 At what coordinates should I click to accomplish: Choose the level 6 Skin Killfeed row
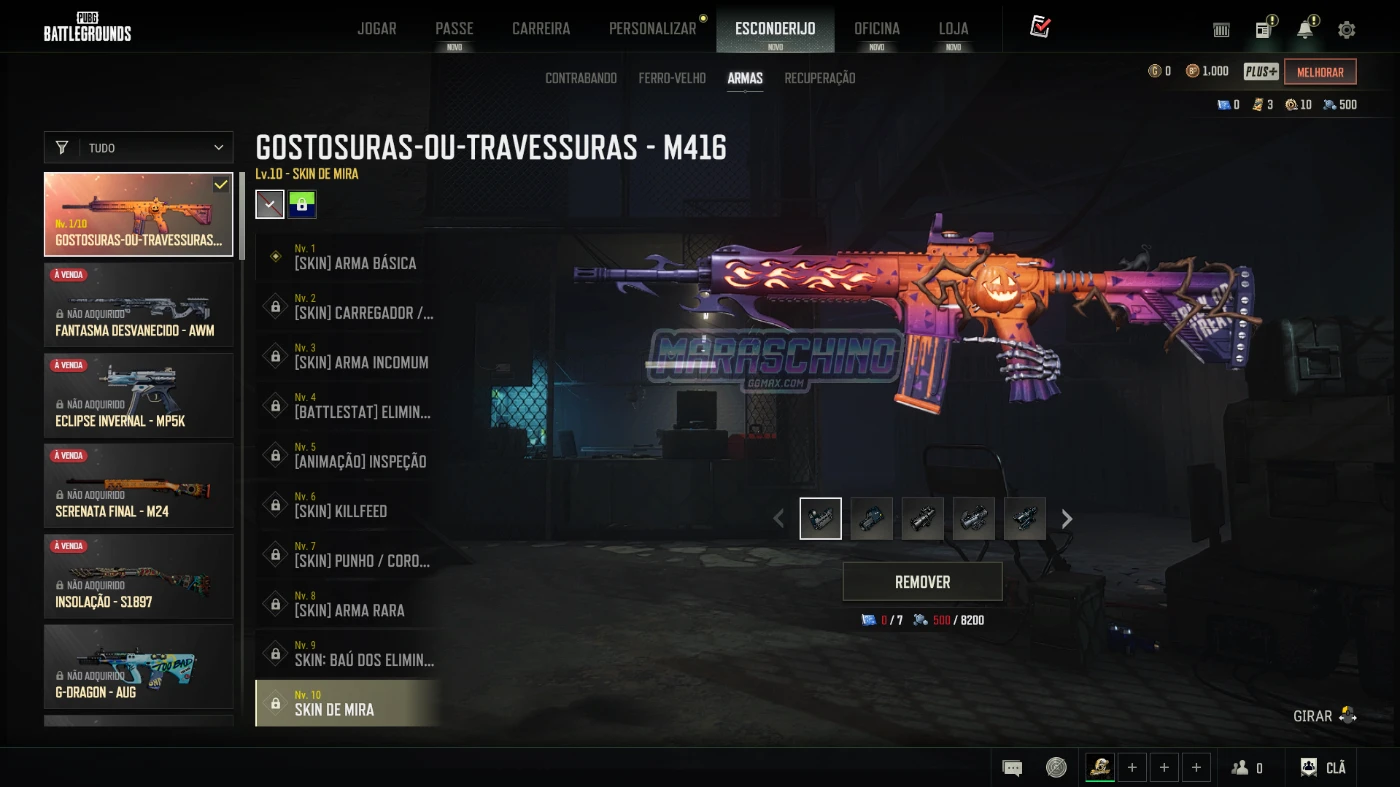click(x=346, y=505)
